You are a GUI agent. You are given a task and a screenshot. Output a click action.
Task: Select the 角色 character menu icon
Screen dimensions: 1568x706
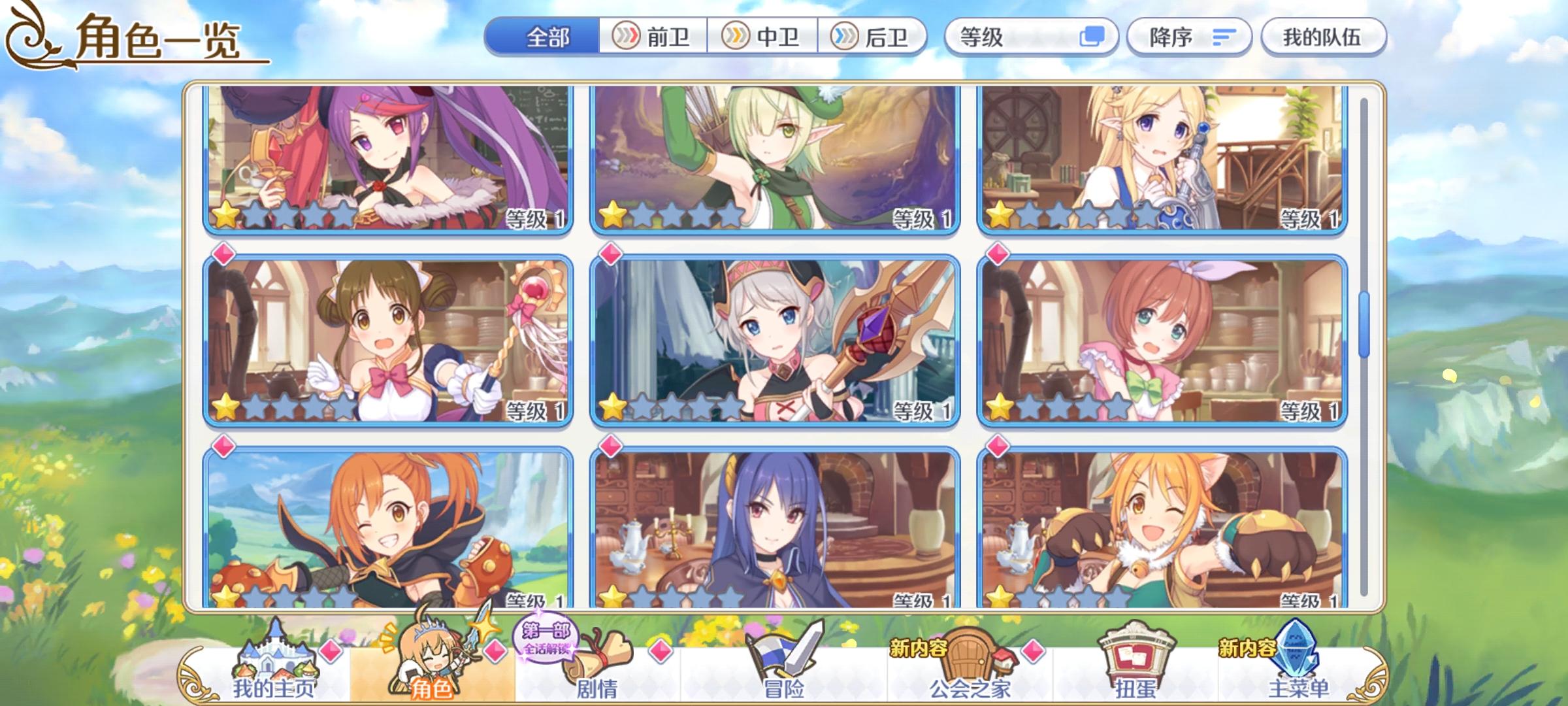tap(431, 654)
